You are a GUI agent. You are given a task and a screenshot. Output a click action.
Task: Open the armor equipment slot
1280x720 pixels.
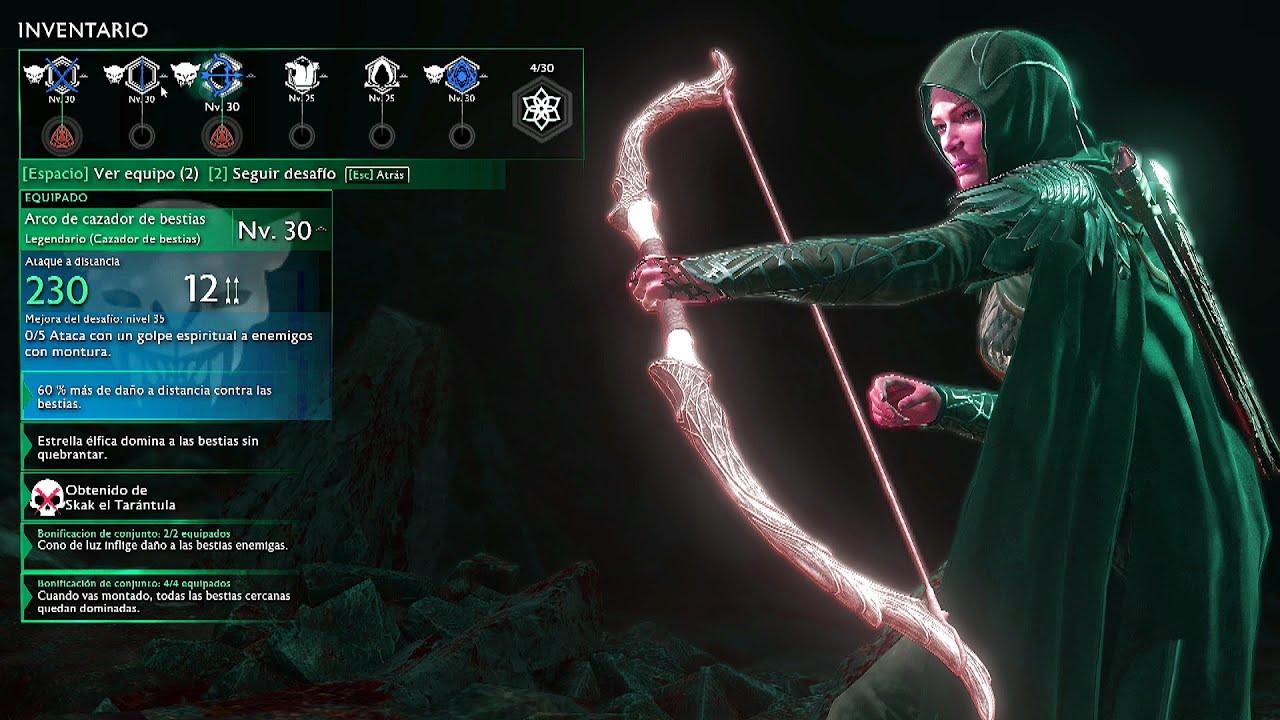[301, 75]
